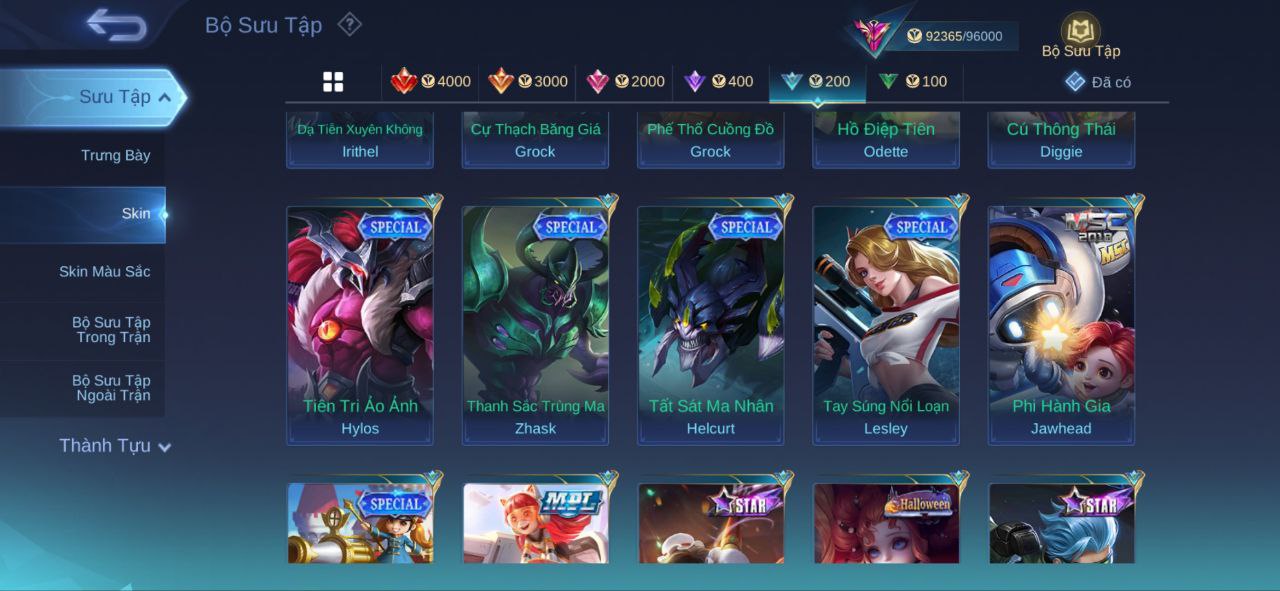Viewport: 1280px width, 591px height.
Task: Switch to the 100 point tier
Action: coord(912,82)
